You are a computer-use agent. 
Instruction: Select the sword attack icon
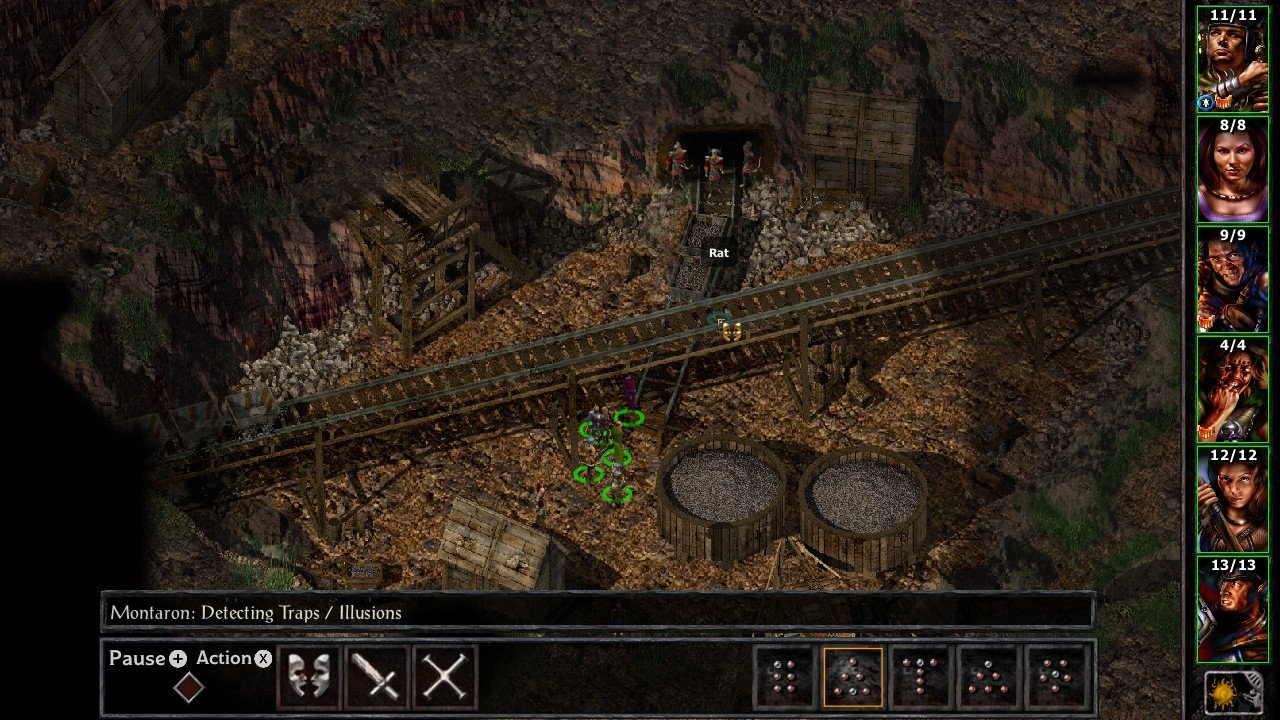pyautogui.click(x=376, y=677)
